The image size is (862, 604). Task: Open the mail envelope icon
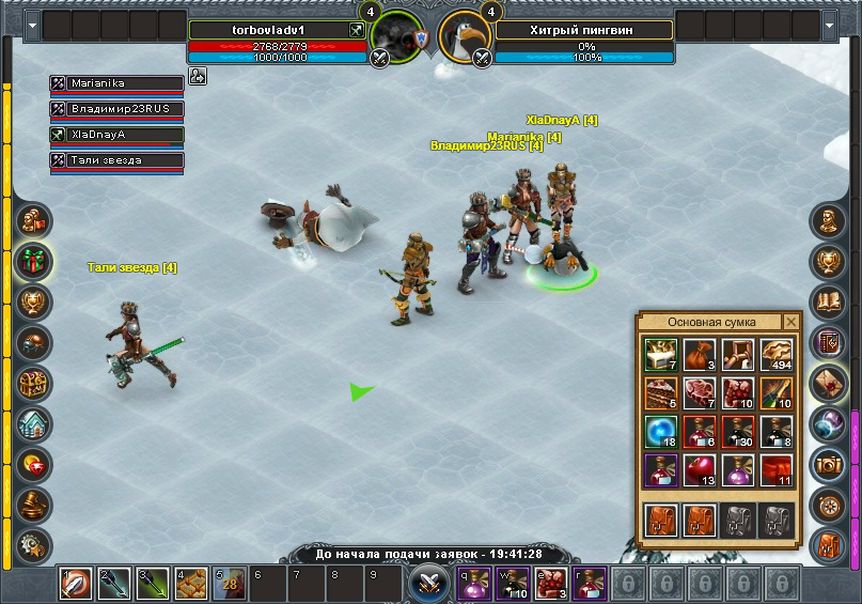pyautogui.click(x=828, y=383)
